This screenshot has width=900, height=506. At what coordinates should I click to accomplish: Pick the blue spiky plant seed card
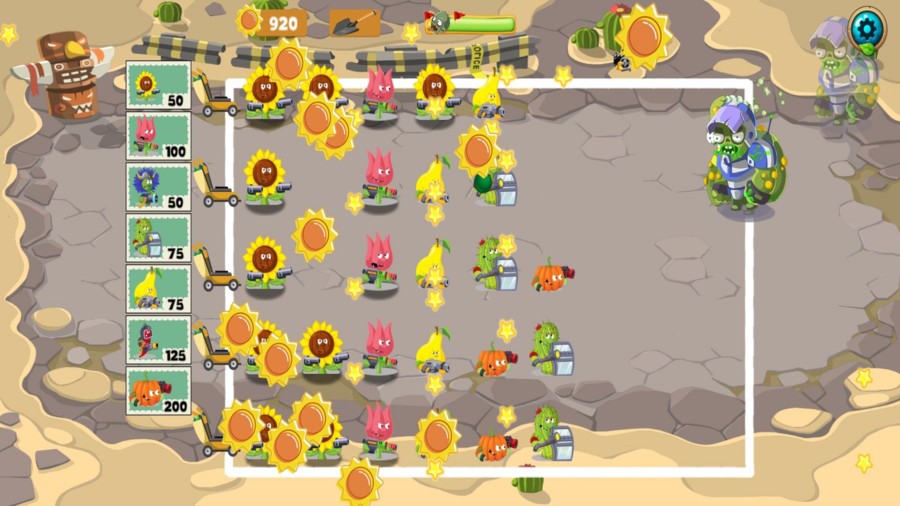tap(158, 187)
